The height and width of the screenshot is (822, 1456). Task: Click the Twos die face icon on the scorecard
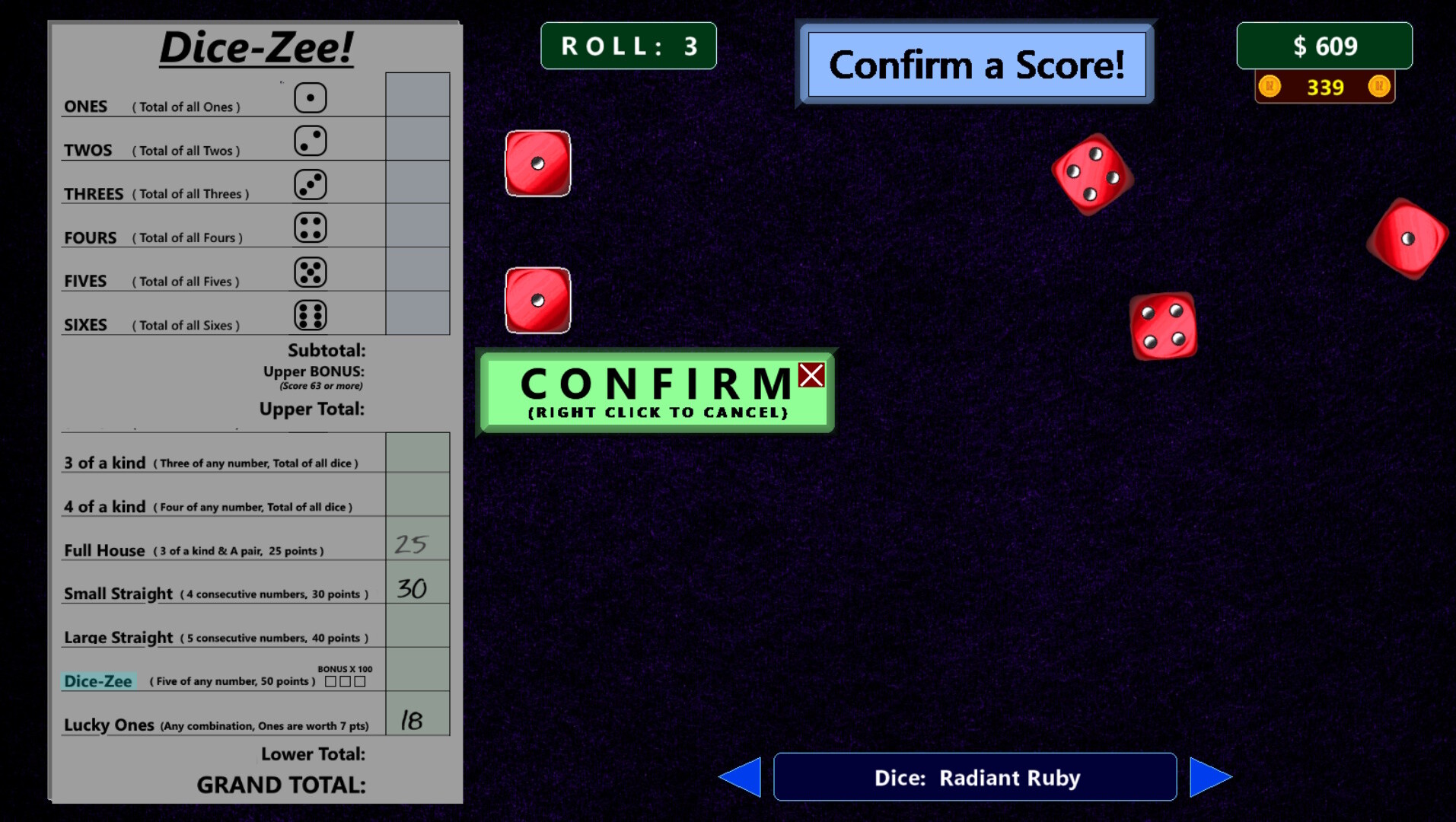312,141
